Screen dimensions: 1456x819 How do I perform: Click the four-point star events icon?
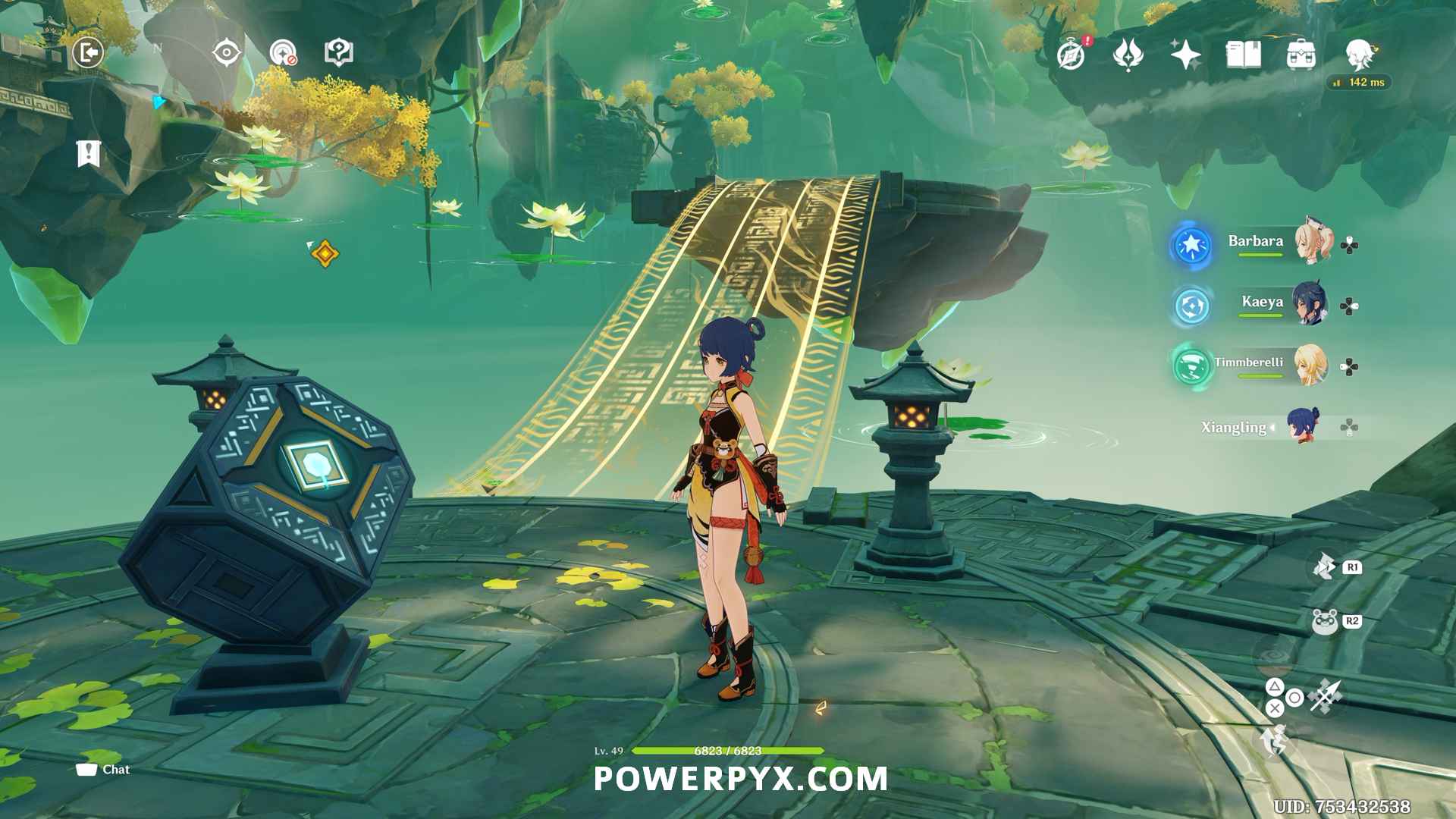(1185, 55)
